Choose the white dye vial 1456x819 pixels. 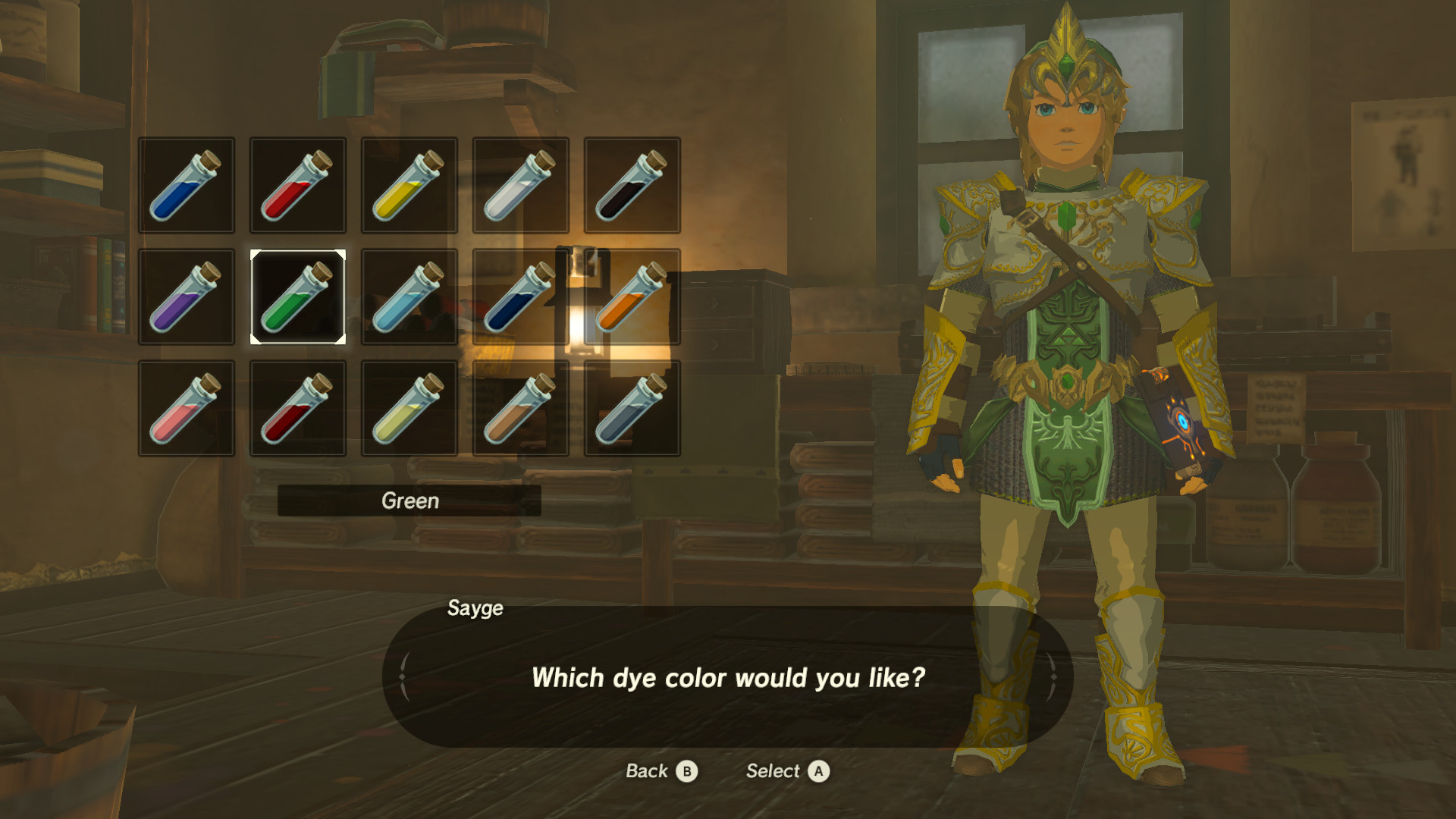click(520, 184)
